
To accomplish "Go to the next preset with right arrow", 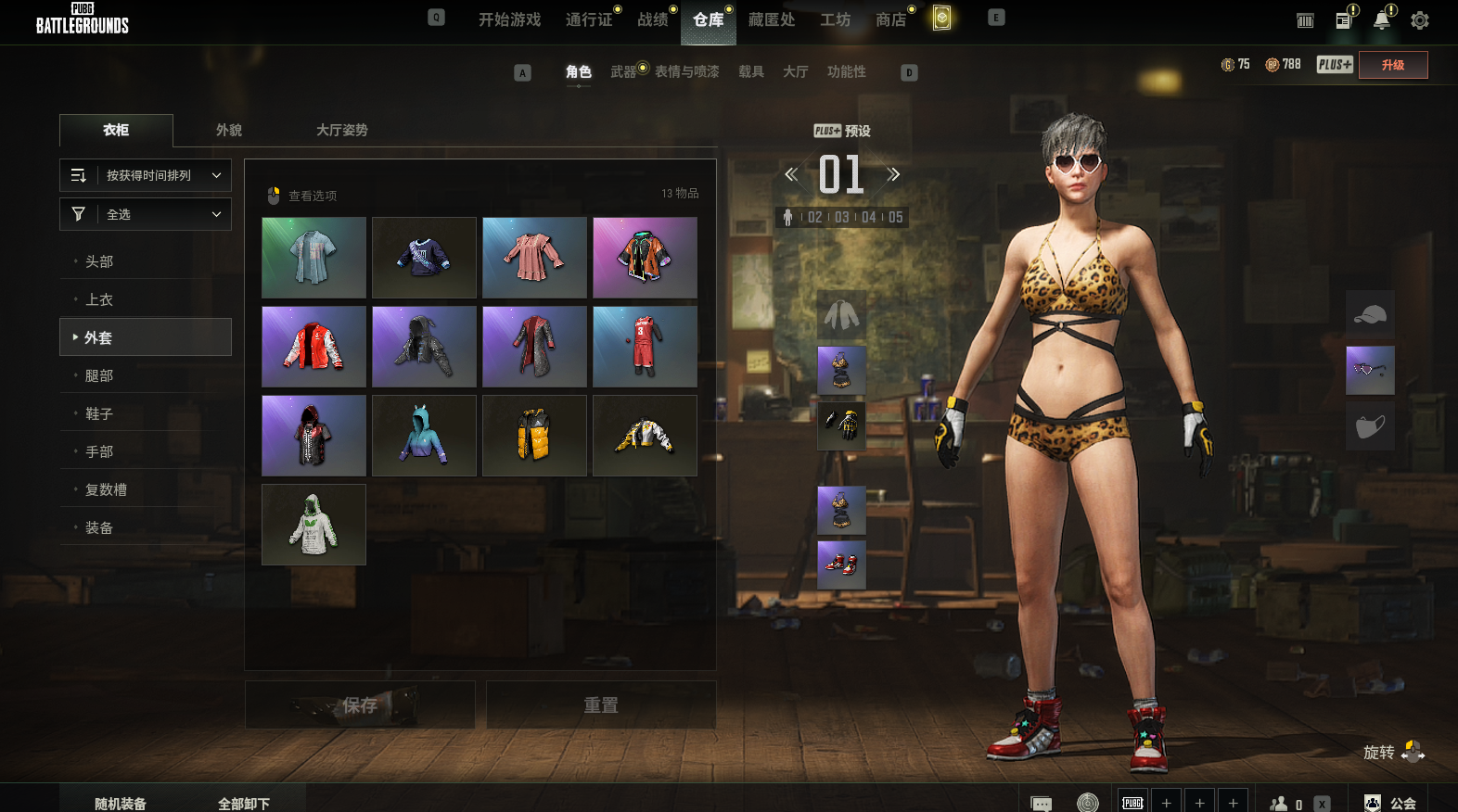I will coord(893,174).
